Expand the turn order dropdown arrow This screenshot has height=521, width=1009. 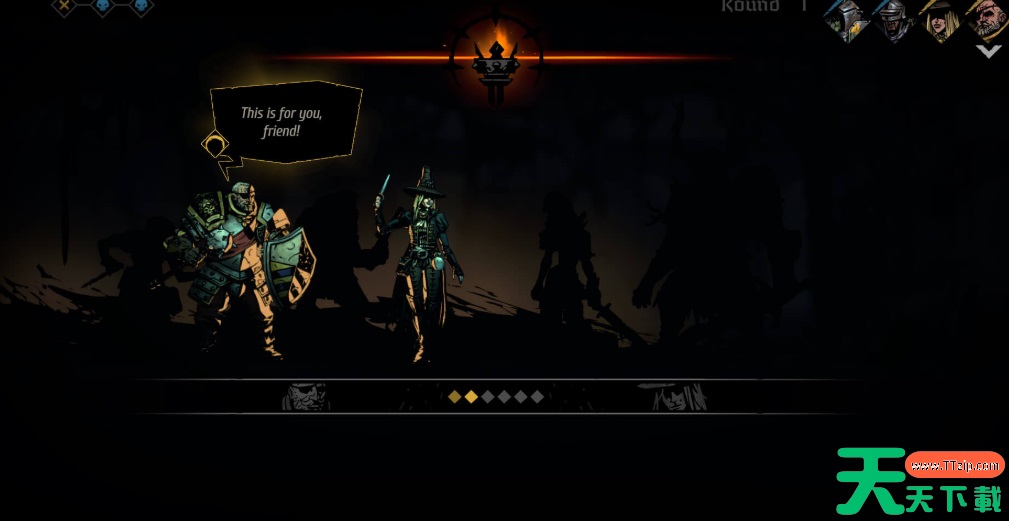988,52
